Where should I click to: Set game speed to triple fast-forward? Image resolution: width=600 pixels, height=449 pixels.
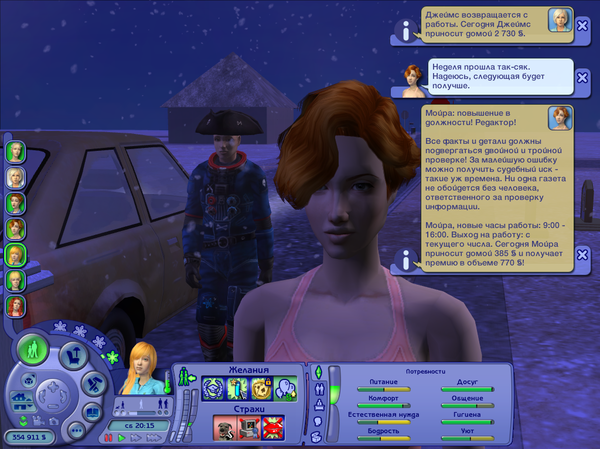tap(153, 437)
